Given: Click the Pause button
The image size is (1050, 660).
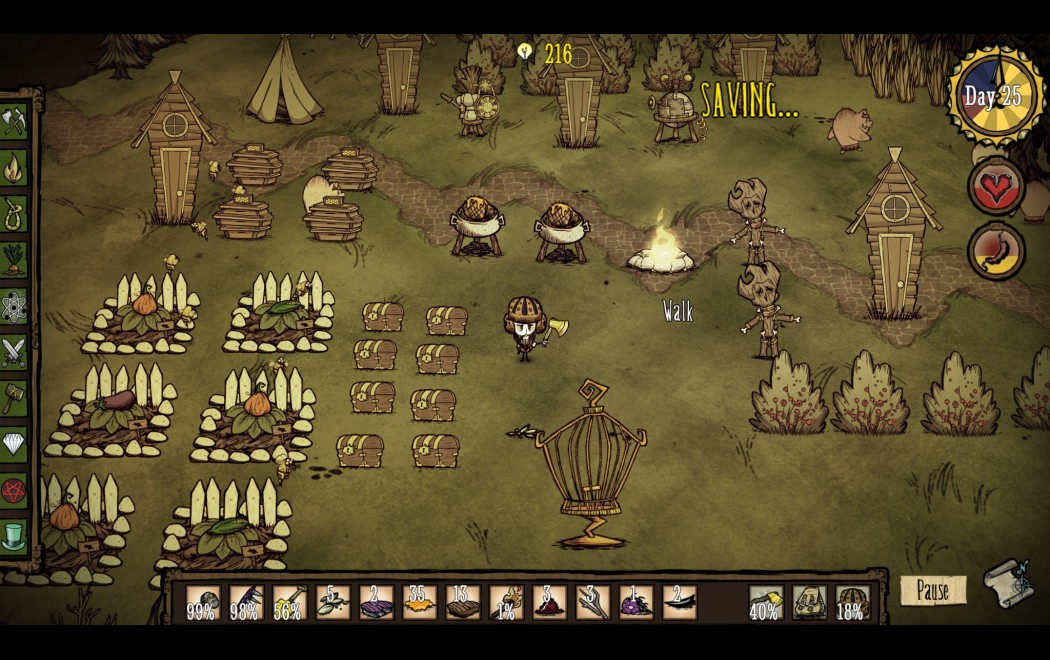Looking at the screenshot, I should [932, 590].
